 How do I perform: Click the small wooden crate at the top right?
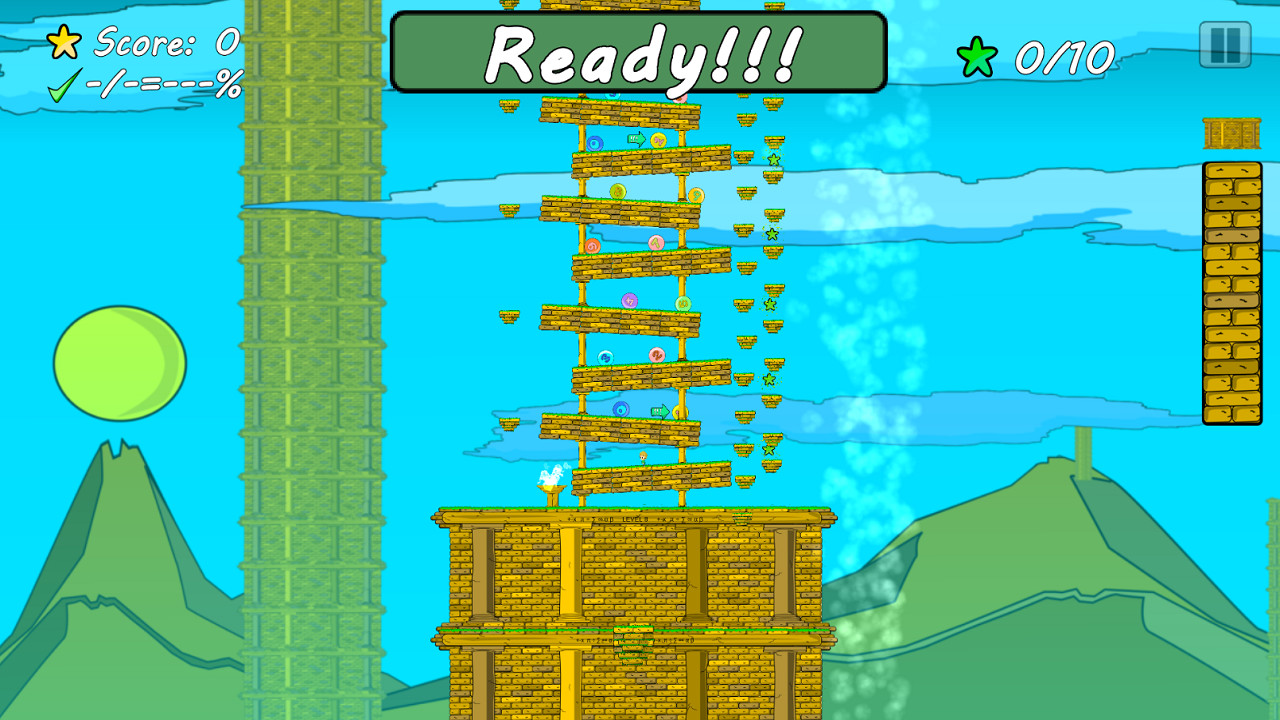coord(1230,131)
